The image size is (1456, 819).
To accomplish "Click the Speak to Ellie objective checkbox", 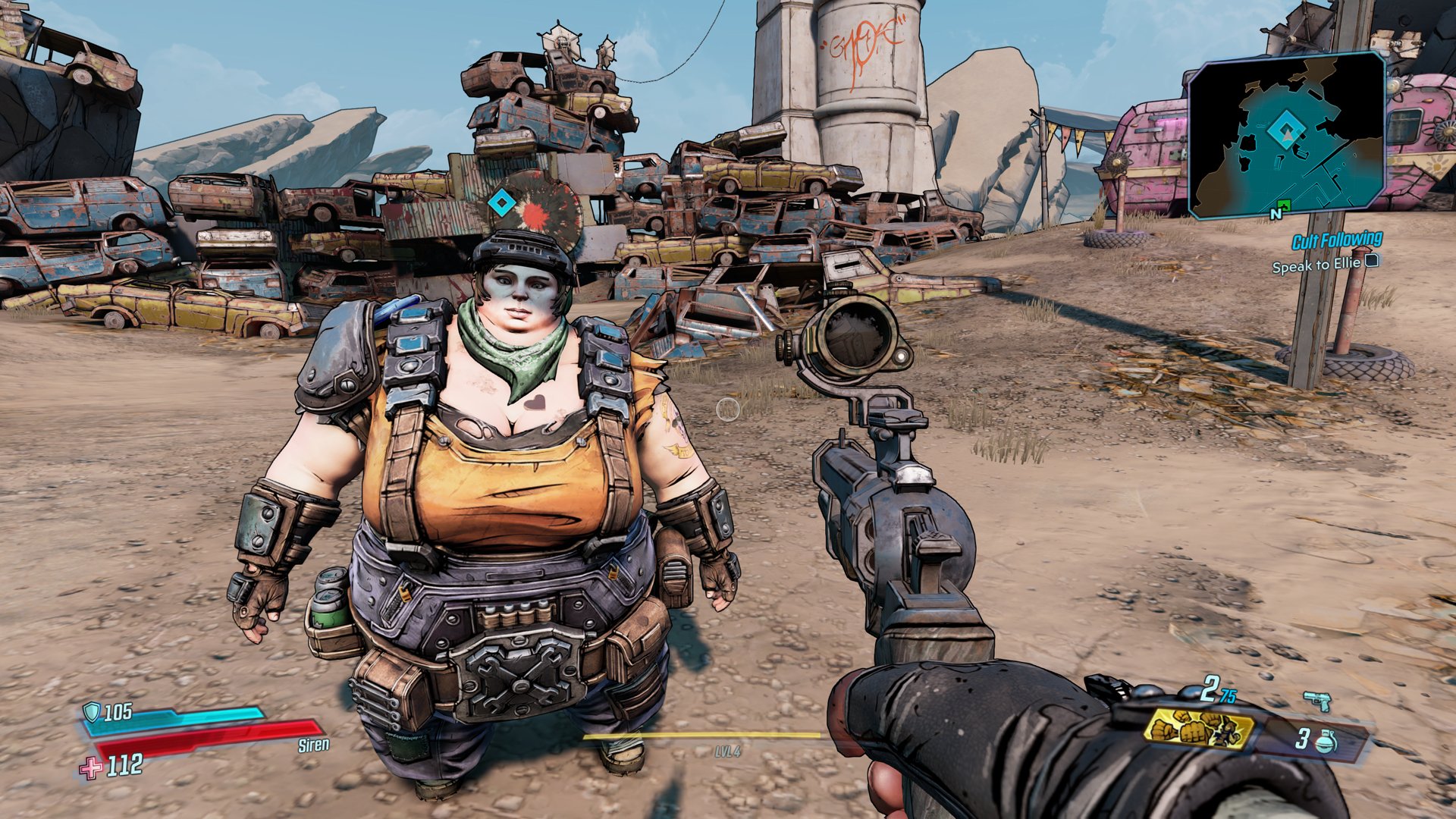I will pyautogui.click(x=1371, y=262).
